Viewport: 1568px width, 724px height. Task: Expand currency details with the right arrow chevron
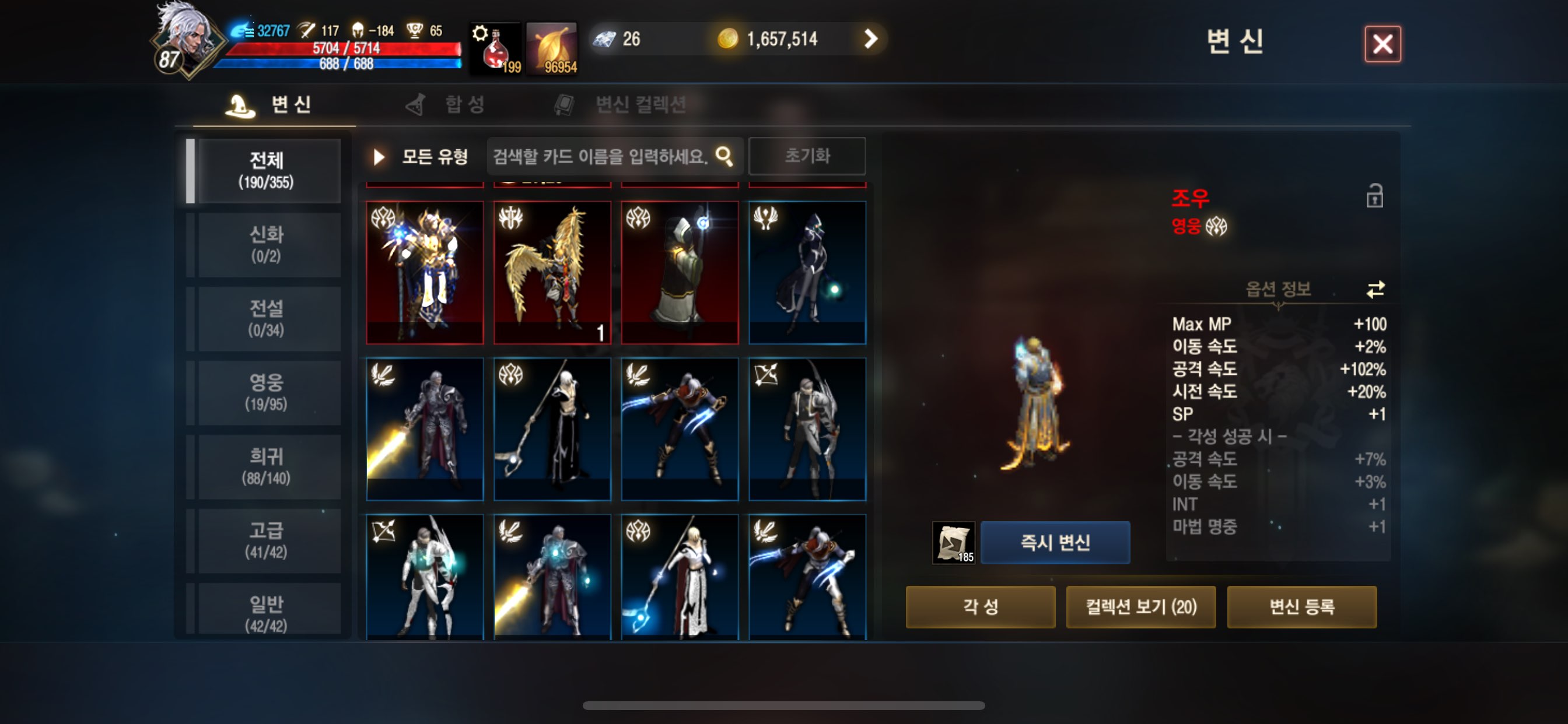point(871,39)
